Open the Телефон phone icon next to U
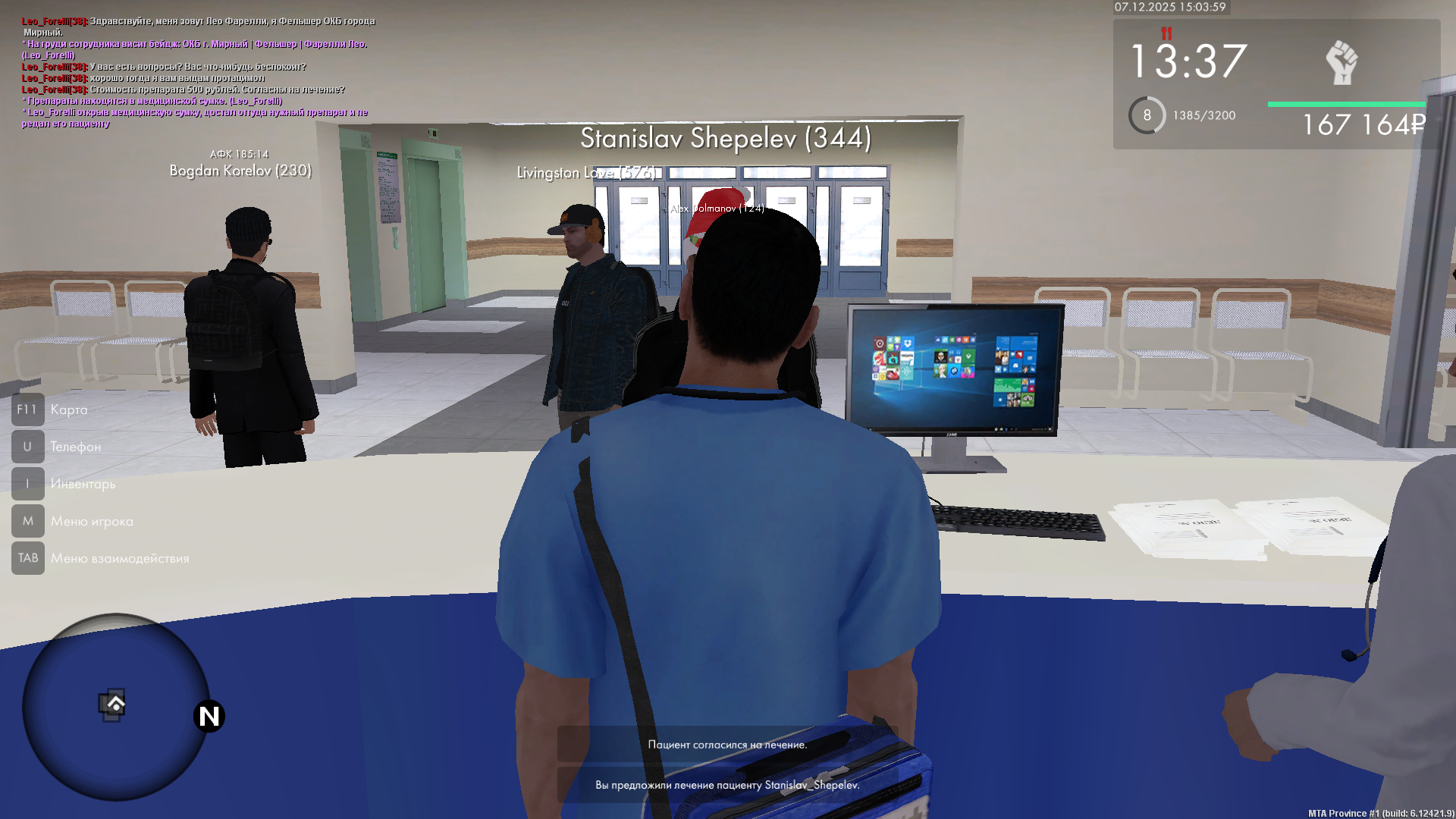1456x819 pixels. [28, 447]
